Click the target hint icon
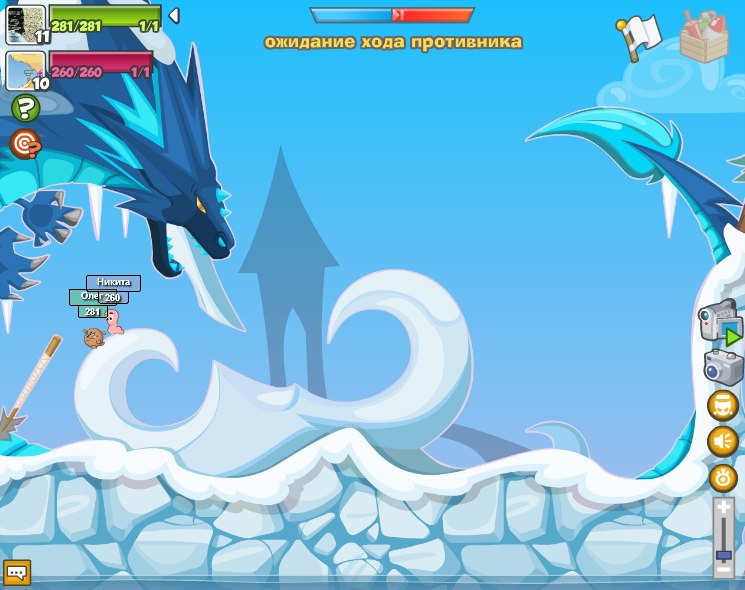Viewport: 745px width, 590px height. click(25, 144)
